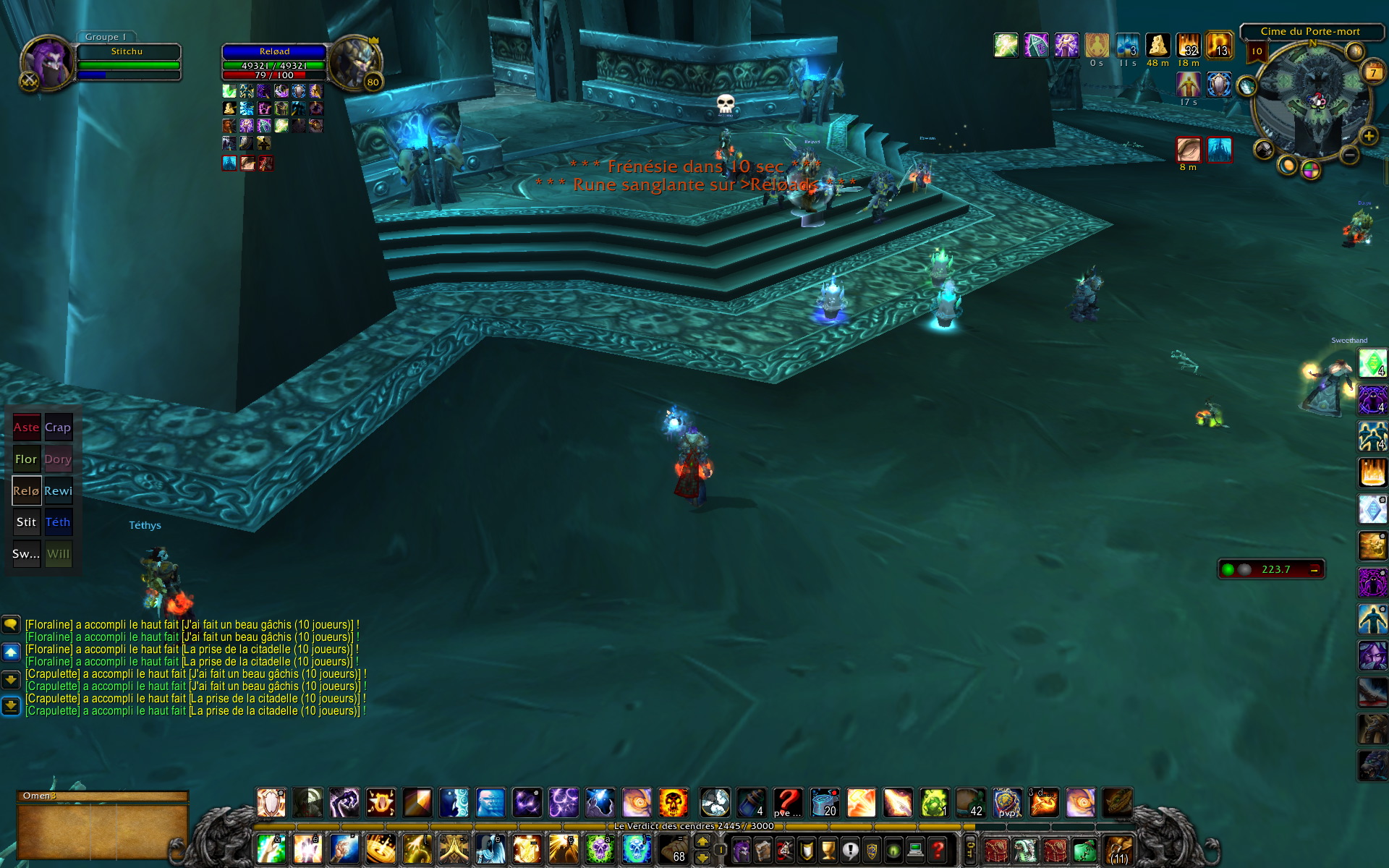The image size is (1389, 868).
Task: Click the Reløad target frame portrait
Action: pos(354,63)
